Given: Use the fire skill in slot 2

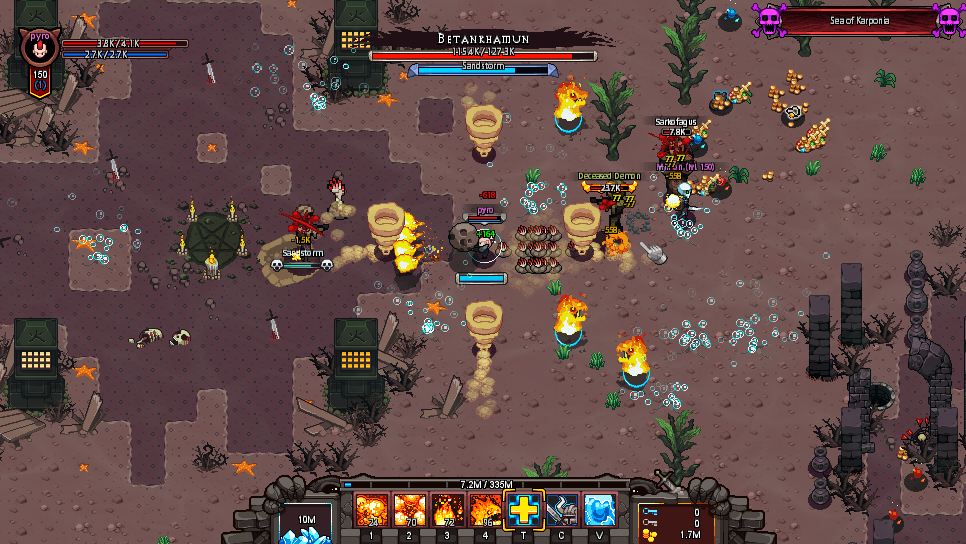Looking at the screenshot, I should click(410, 511).
